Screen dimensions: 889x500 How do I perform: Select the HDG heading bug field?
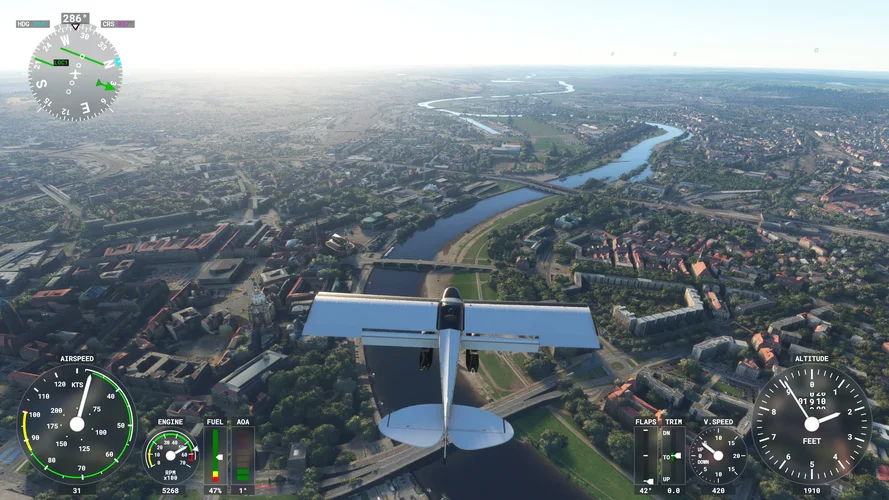(33, 24)
